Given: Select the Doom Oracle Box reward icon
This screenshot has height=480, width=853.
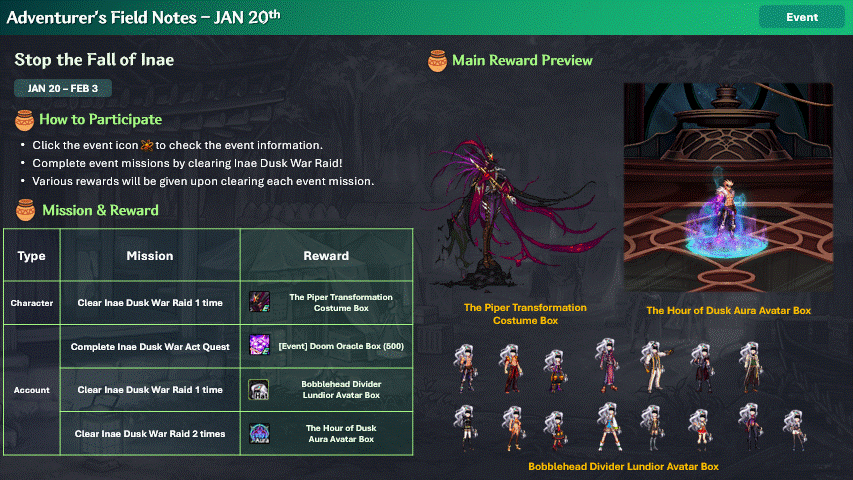Looking at the screenshot, I should [260, 346].
